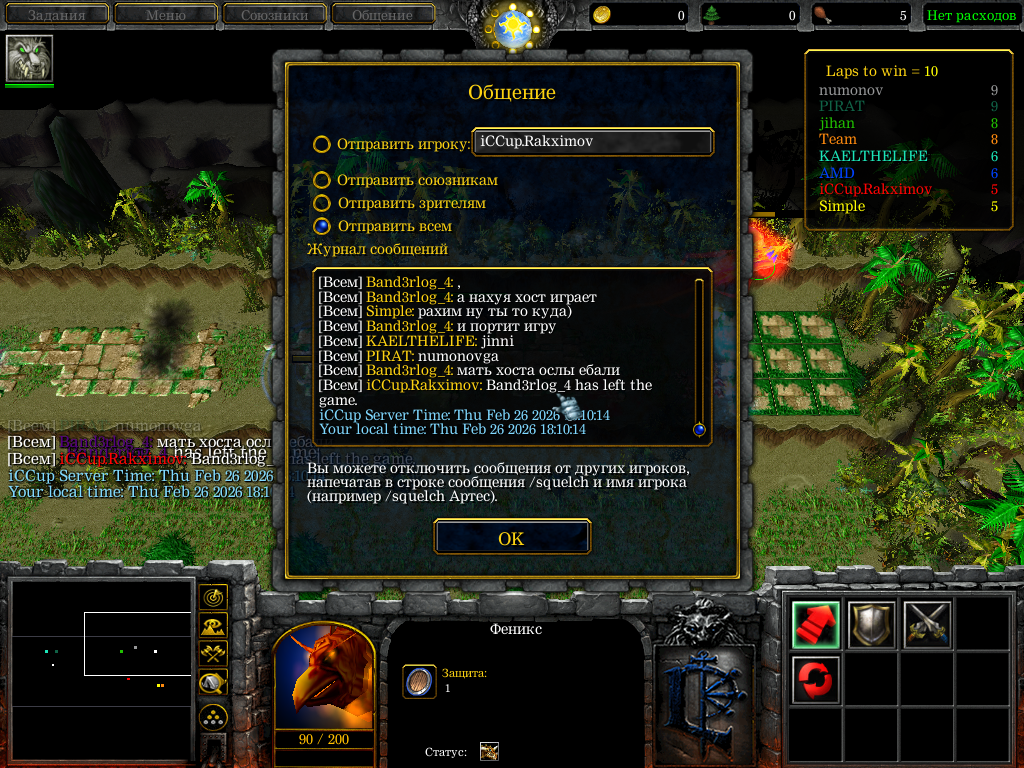Viewport: 1024px width, 768px height.
Task: Confirm the chat dialog with OK
Action: coord(511,538)
